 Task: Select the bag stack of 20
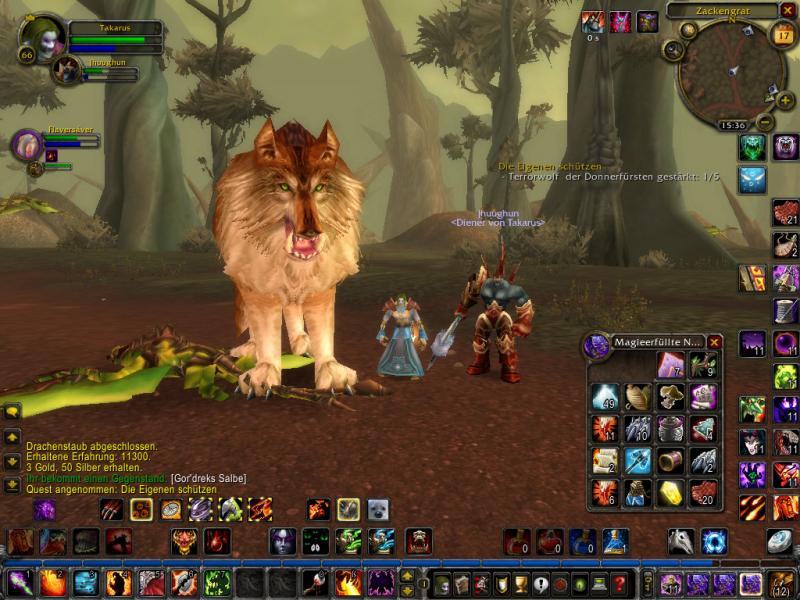point(702,493)
